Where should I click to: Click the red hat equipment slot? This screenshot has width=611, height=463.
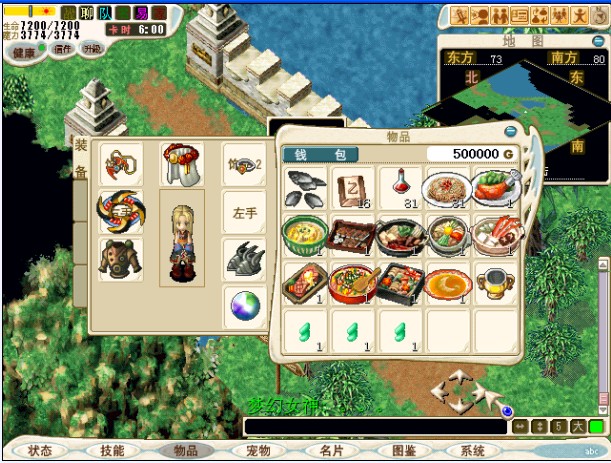click(x=181, y=163)
